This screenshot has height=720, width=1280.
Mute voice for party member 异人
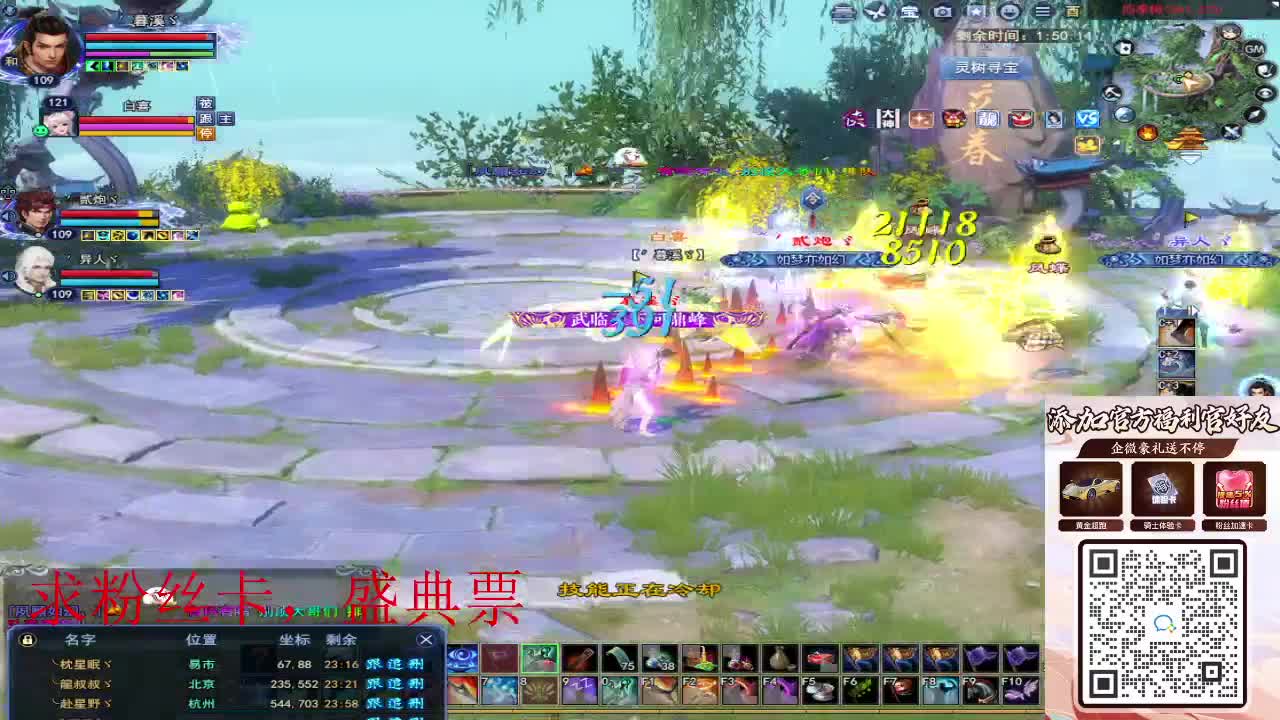pos(7,276)
